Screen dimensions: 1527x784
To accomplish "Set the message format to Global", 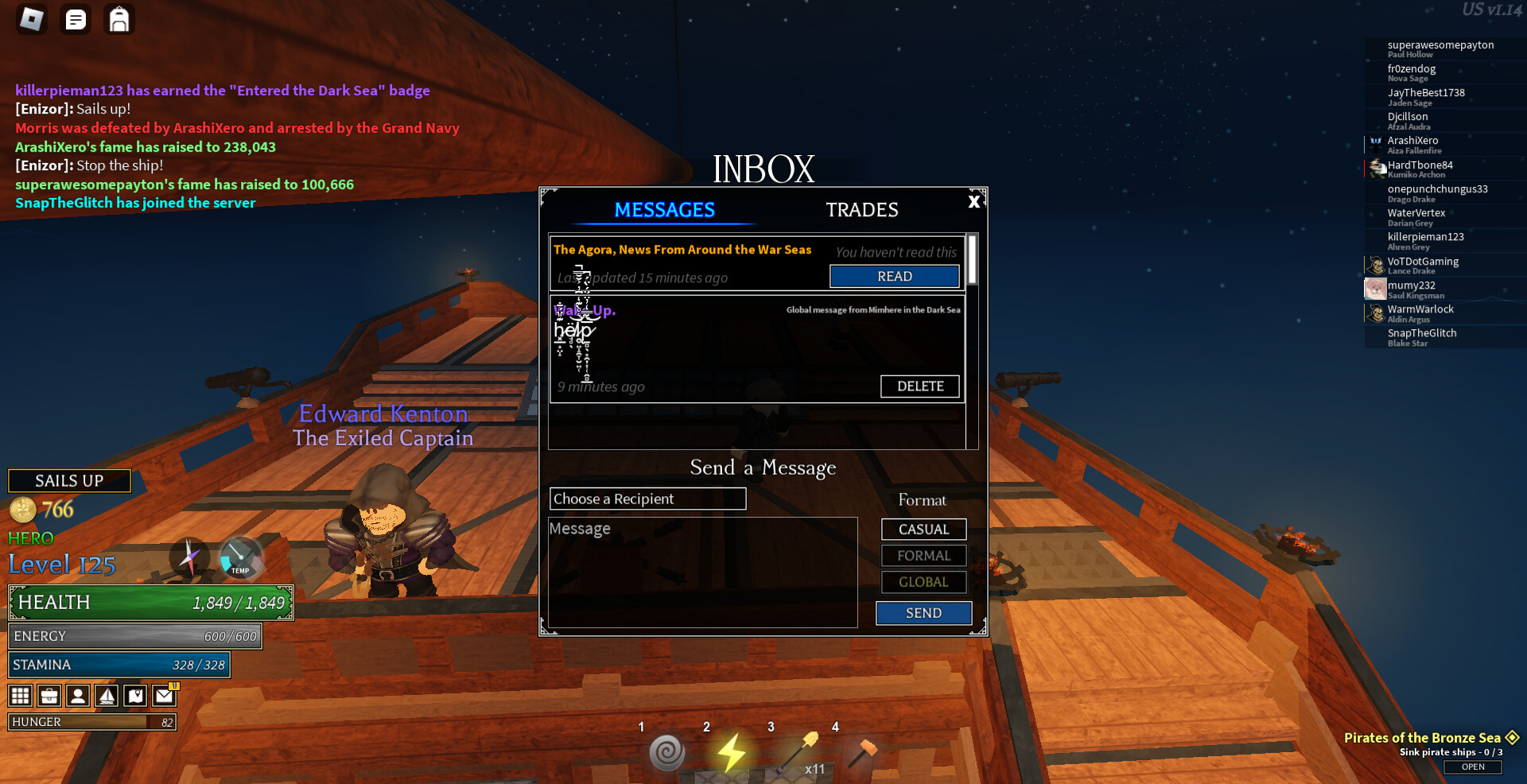I will tap(923, 582).
